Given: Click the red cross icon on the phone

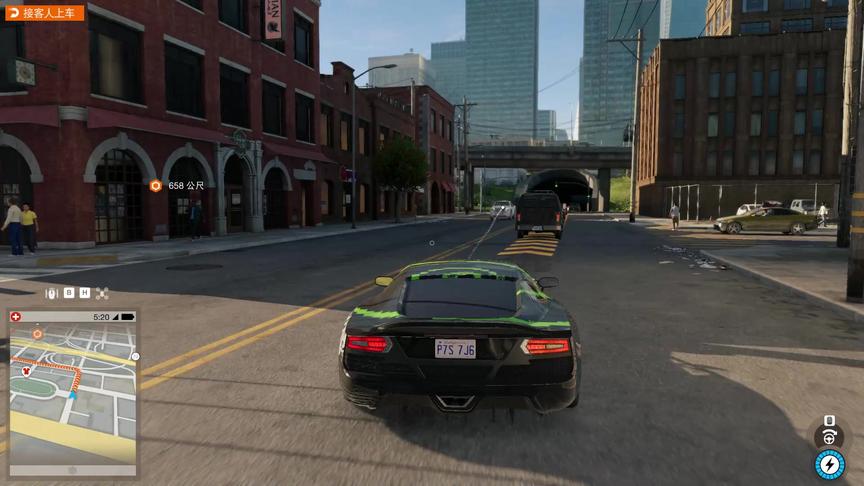Looking at the screenshot, I should pos(16,317).
